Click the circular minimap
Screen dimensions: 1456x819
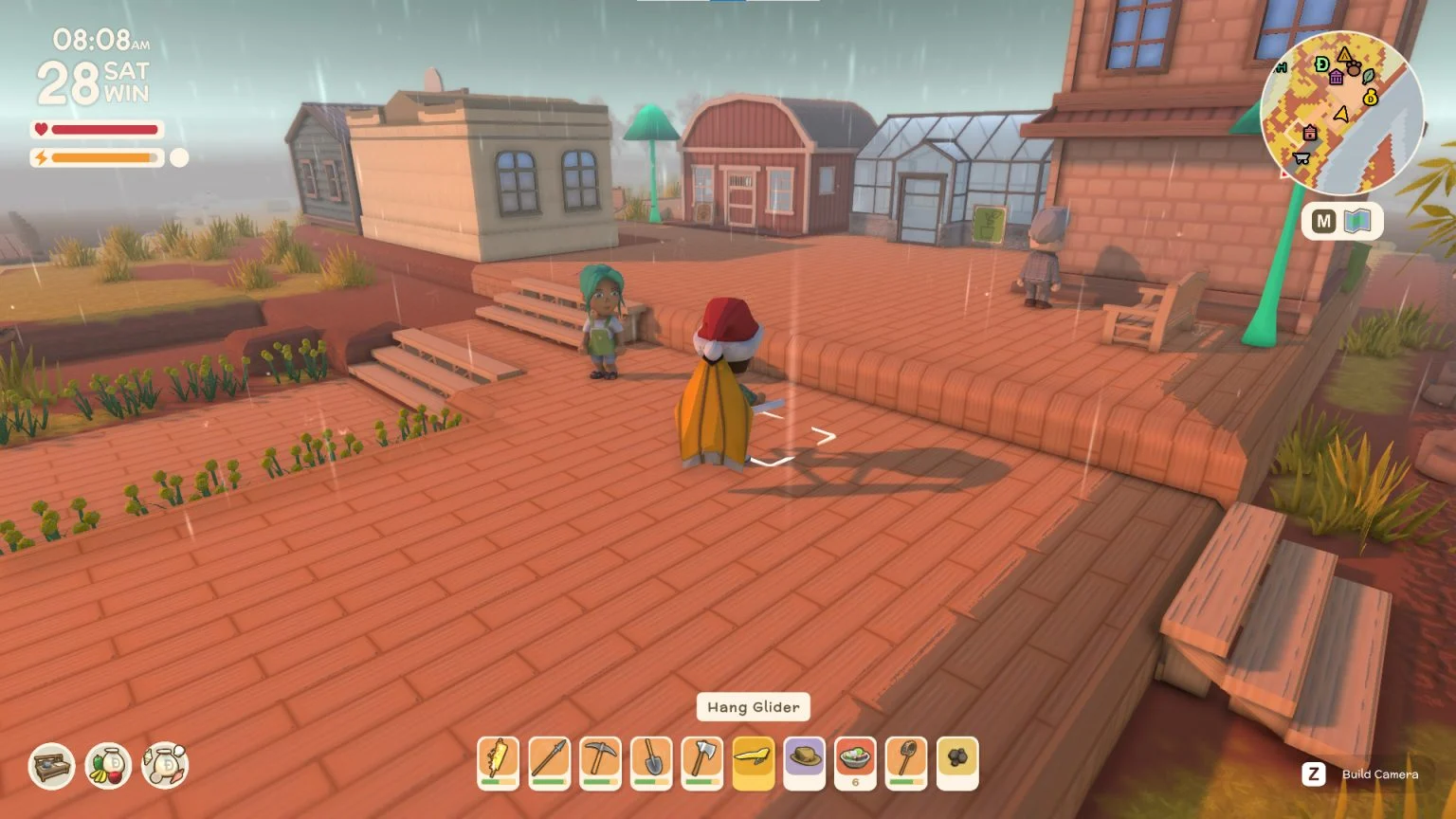1340,112
